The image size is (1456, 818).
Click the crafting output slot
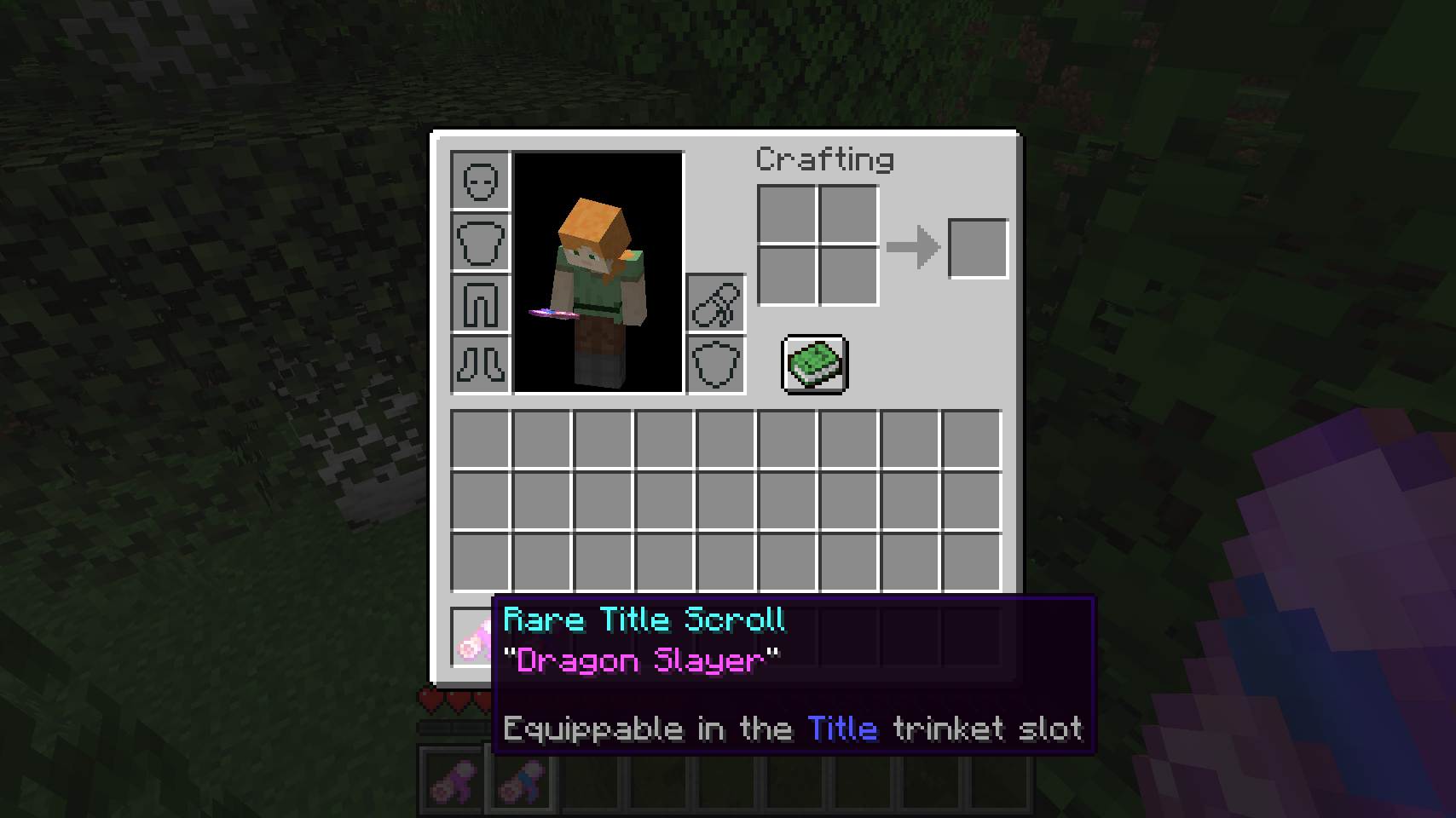click(977, 247)
